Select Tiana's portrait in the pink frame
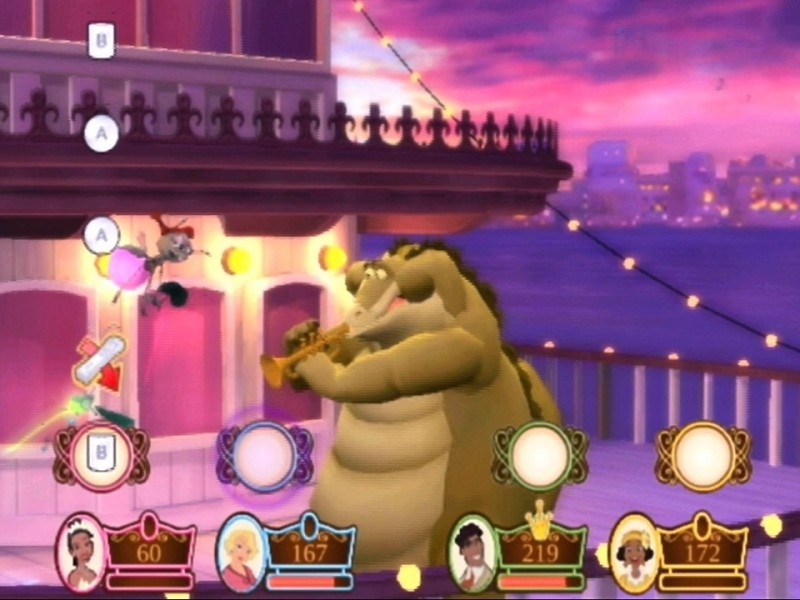This screenshot has height=600, width=800. 81,549
